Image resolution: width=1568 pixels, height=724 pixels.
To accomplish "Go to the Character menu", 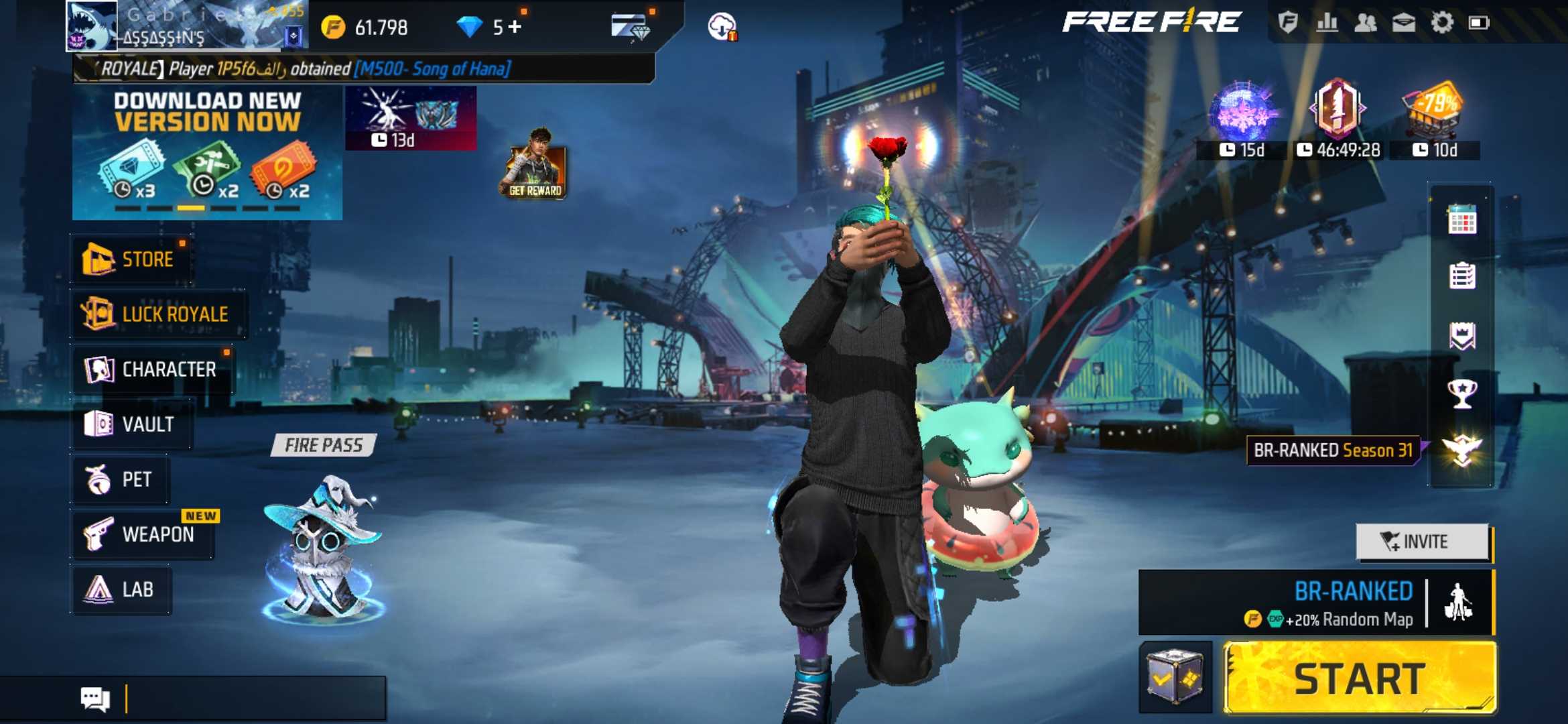I will (x=152, y=369).
